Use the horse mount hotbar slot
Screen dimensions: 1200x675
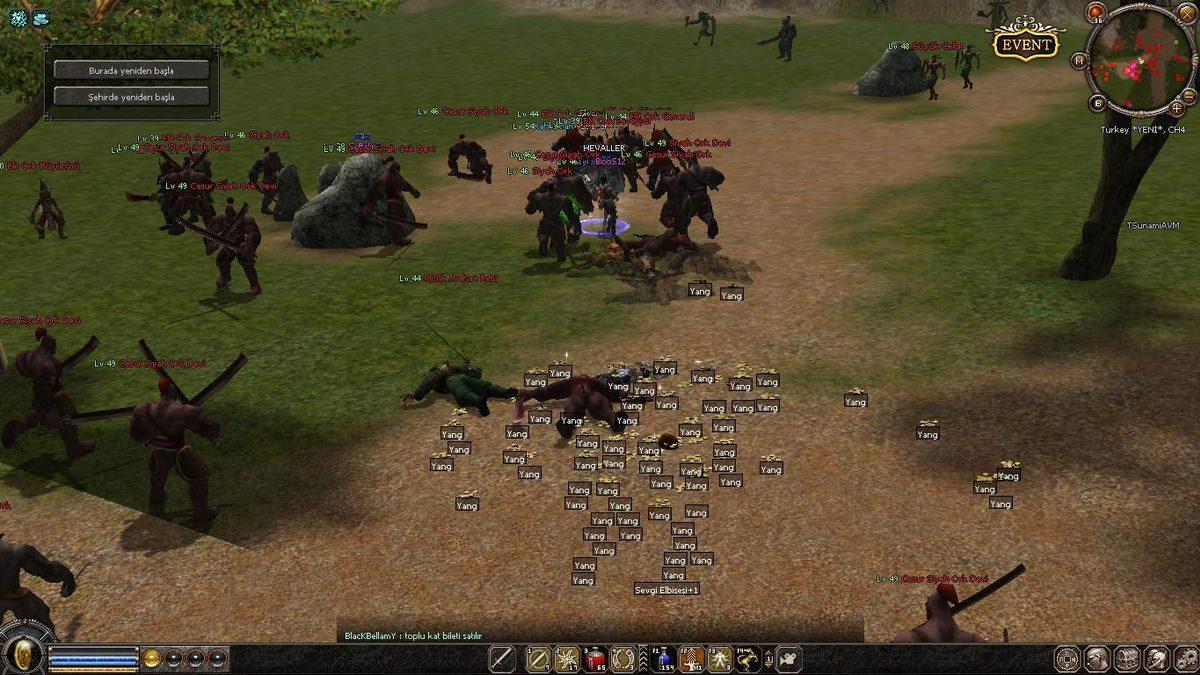point(747,659)
